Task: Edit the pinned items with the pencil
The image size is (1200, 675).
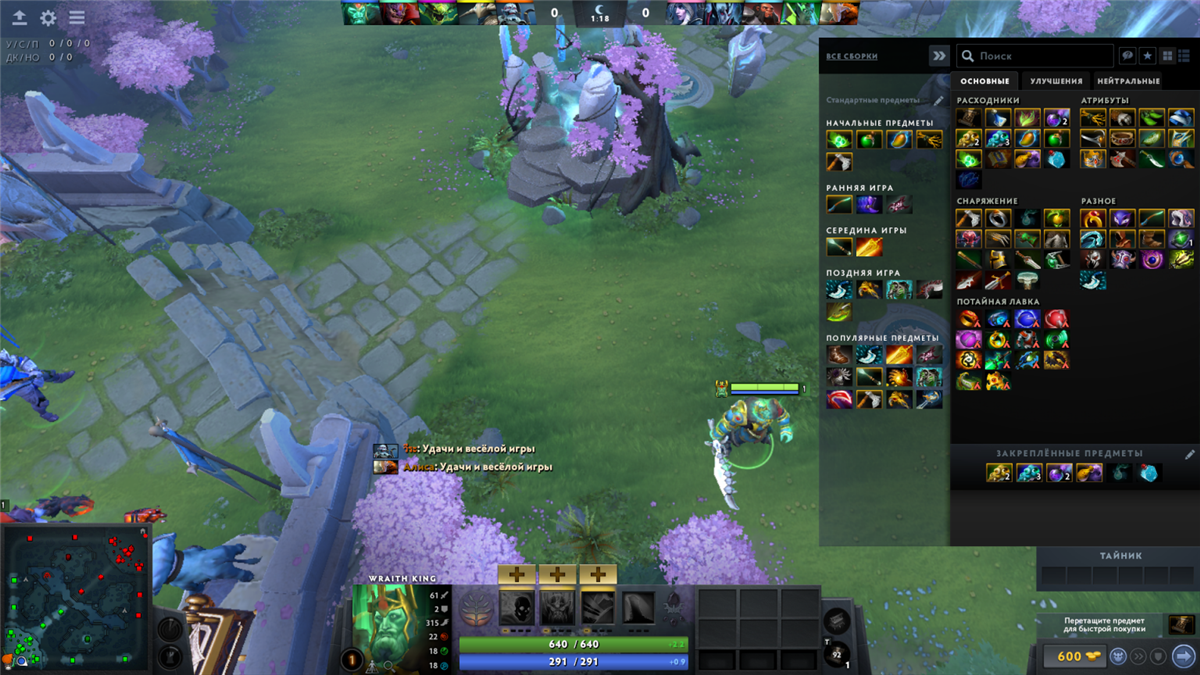Action: tap(1189, 454)
